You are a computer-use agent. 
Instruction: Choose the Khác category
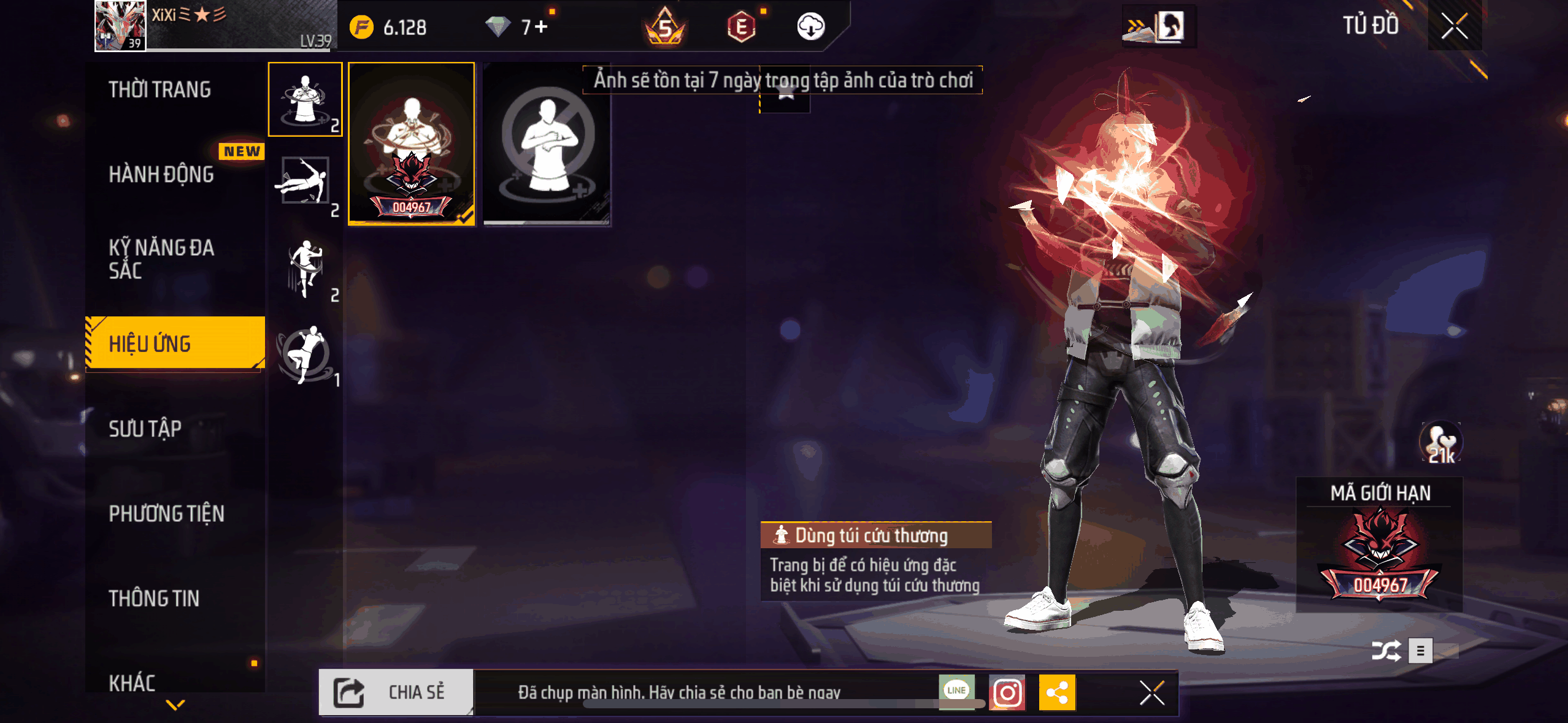[x=132, y=682]
